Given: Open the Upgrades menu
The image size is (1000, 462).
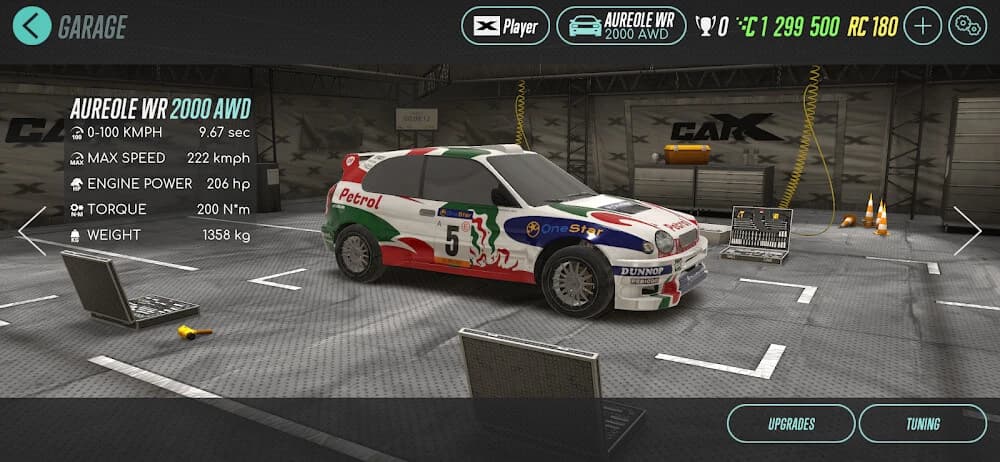Looking at the screenshot, I should (790, 423).
